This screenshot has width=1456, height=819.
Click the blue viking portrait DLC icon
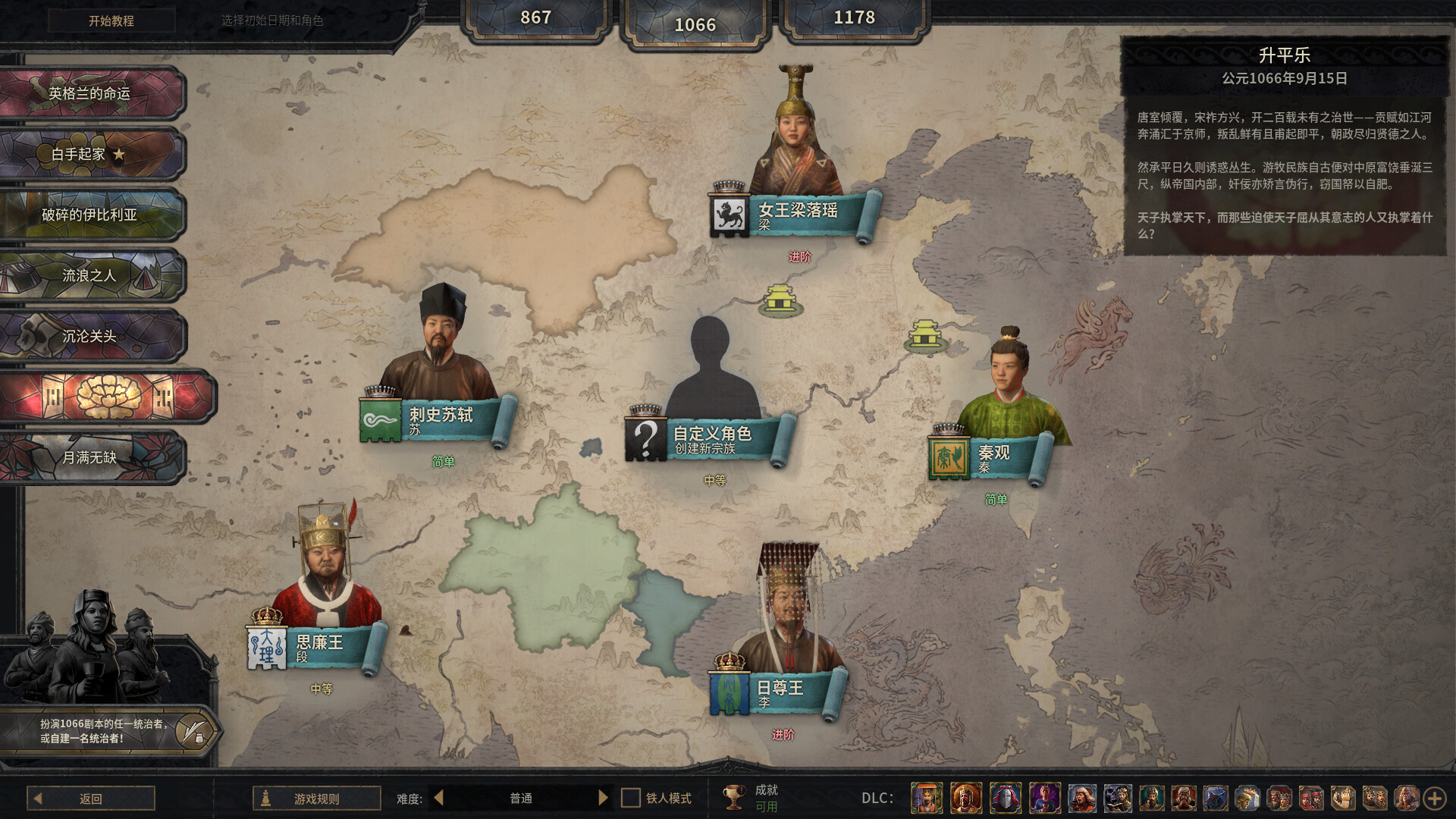(x=1217, y=798)
